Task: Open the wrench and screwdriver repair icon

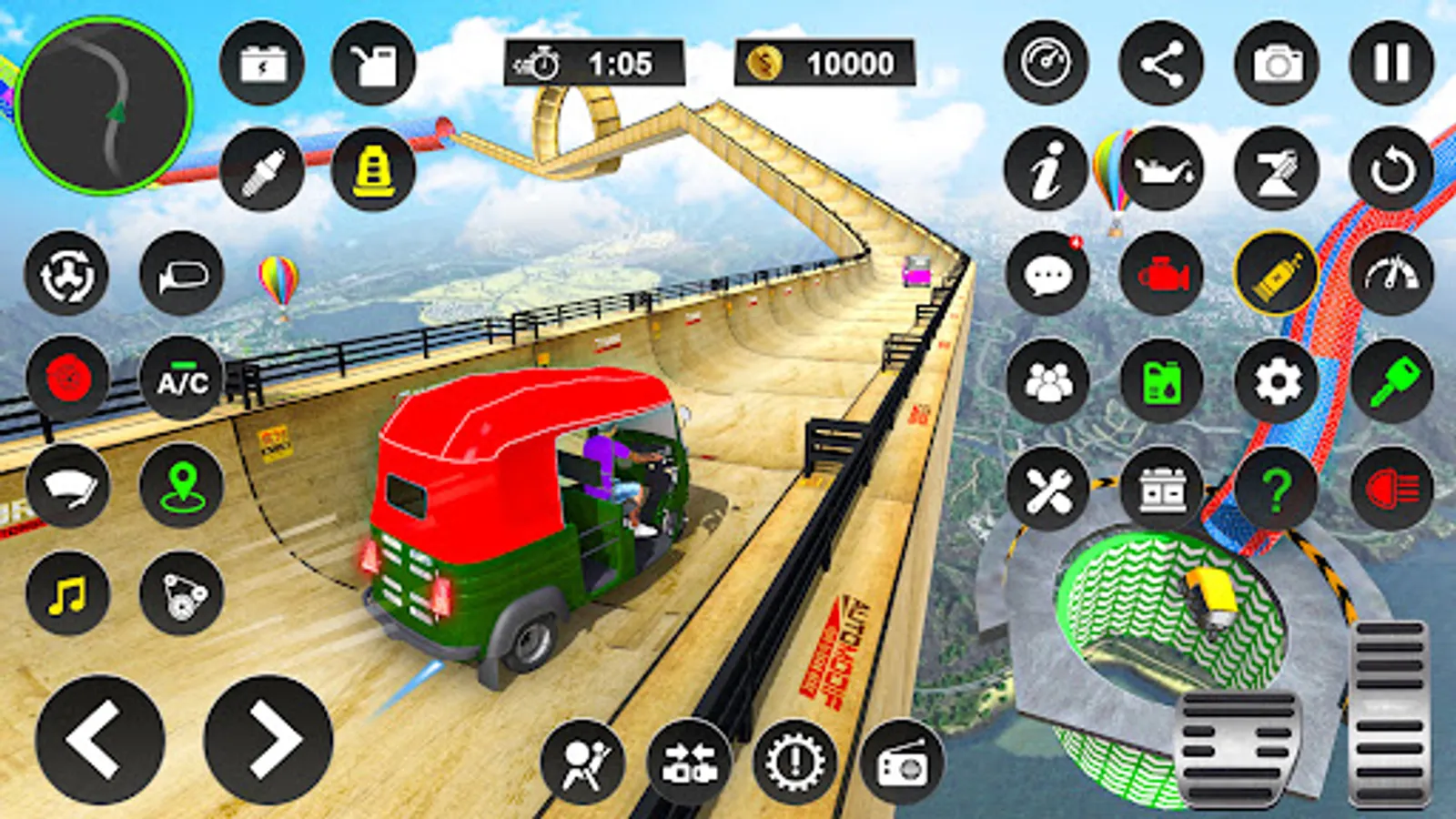Action: tap(1047, 489)
